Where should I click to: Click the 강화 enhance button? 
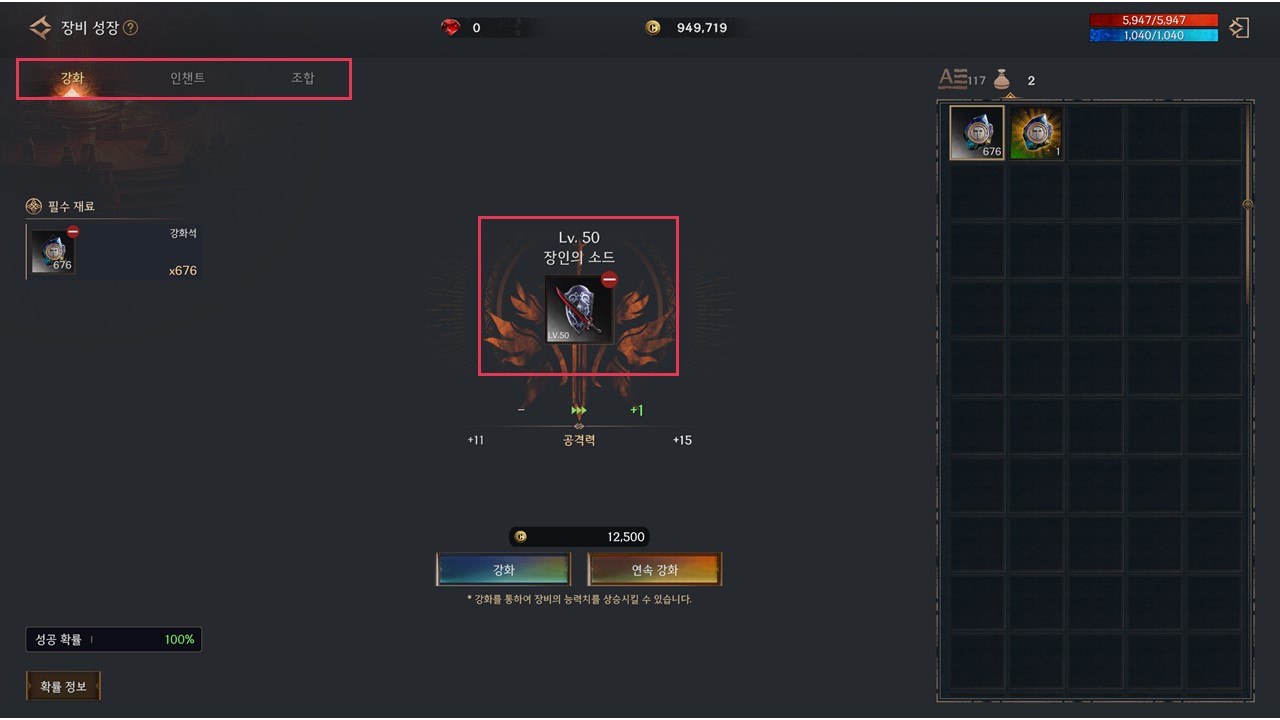504,570
